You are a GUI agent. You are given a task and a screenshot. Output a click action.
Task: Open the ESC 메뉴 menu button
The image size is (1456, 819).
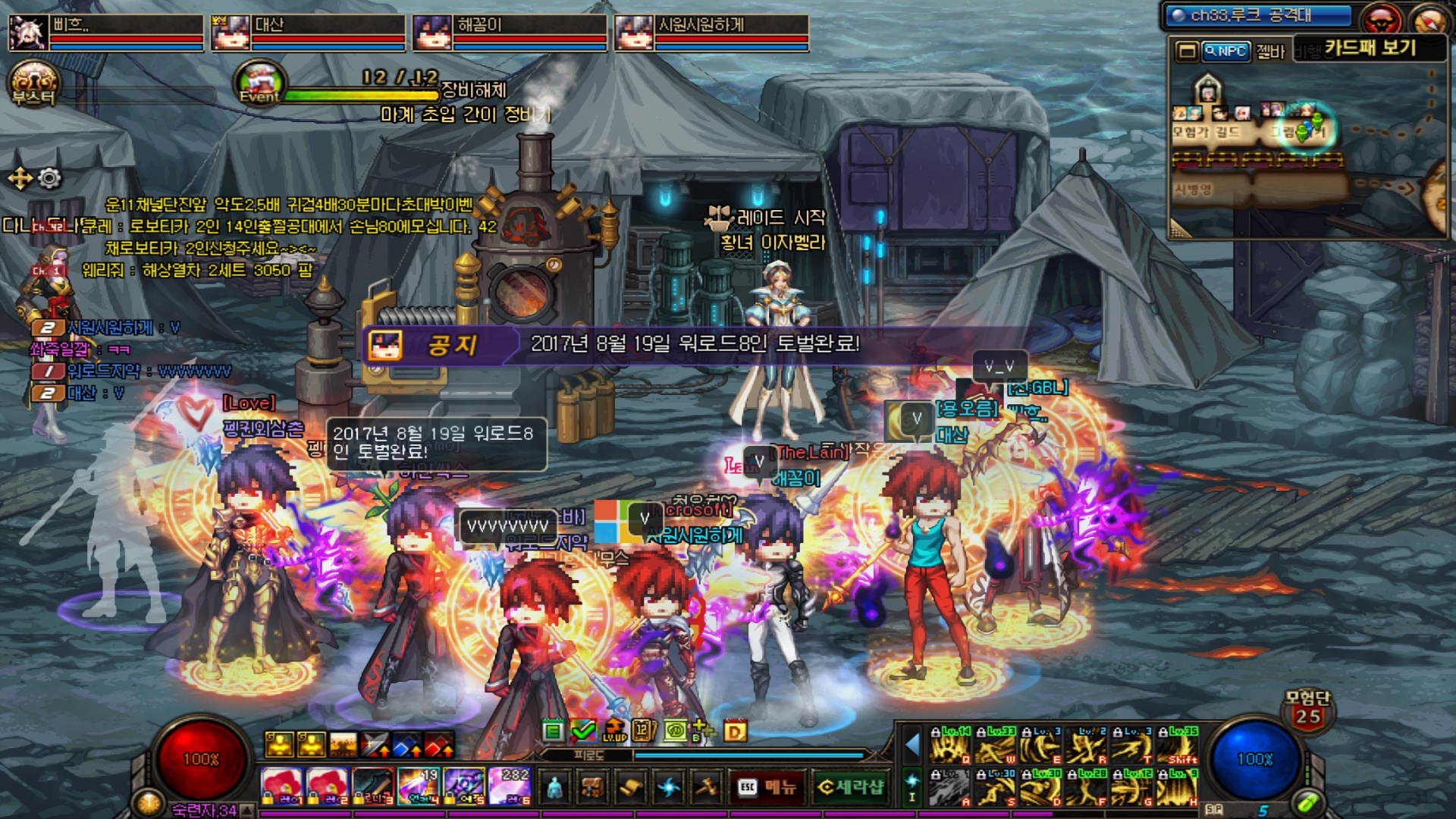pyautogui.click(x=767, y=788)
